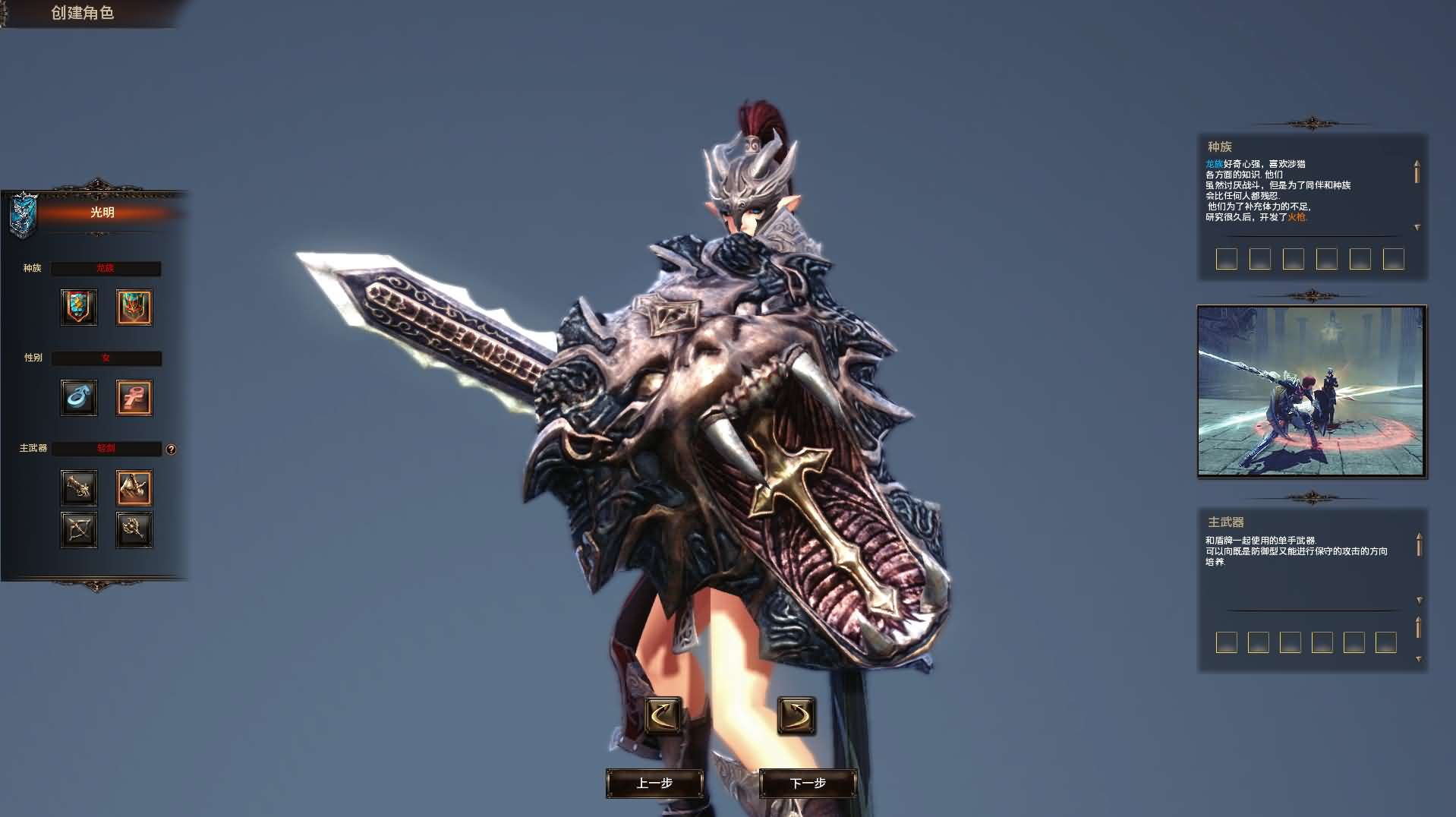Viewport: 1456px width, 817px height.
Task: Rotate character with the right curved arrow
Action: [796, 715]
